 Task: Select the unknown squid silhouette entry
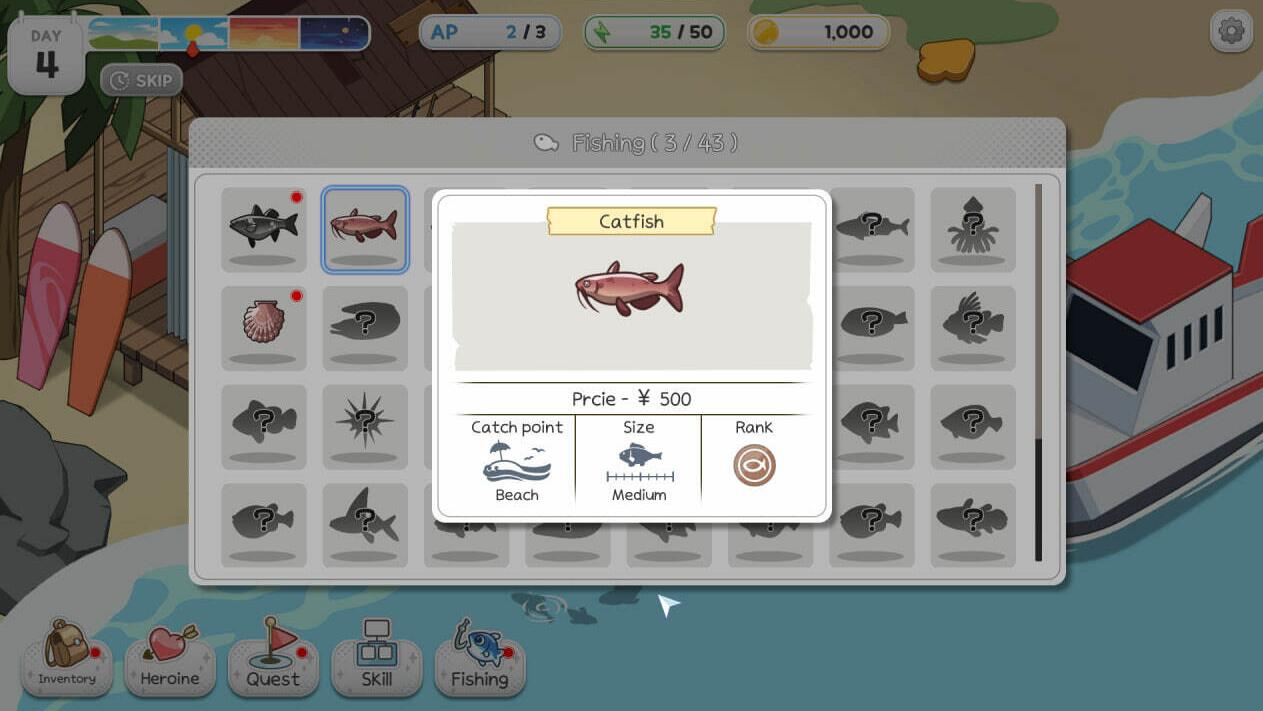pos(973,229)
